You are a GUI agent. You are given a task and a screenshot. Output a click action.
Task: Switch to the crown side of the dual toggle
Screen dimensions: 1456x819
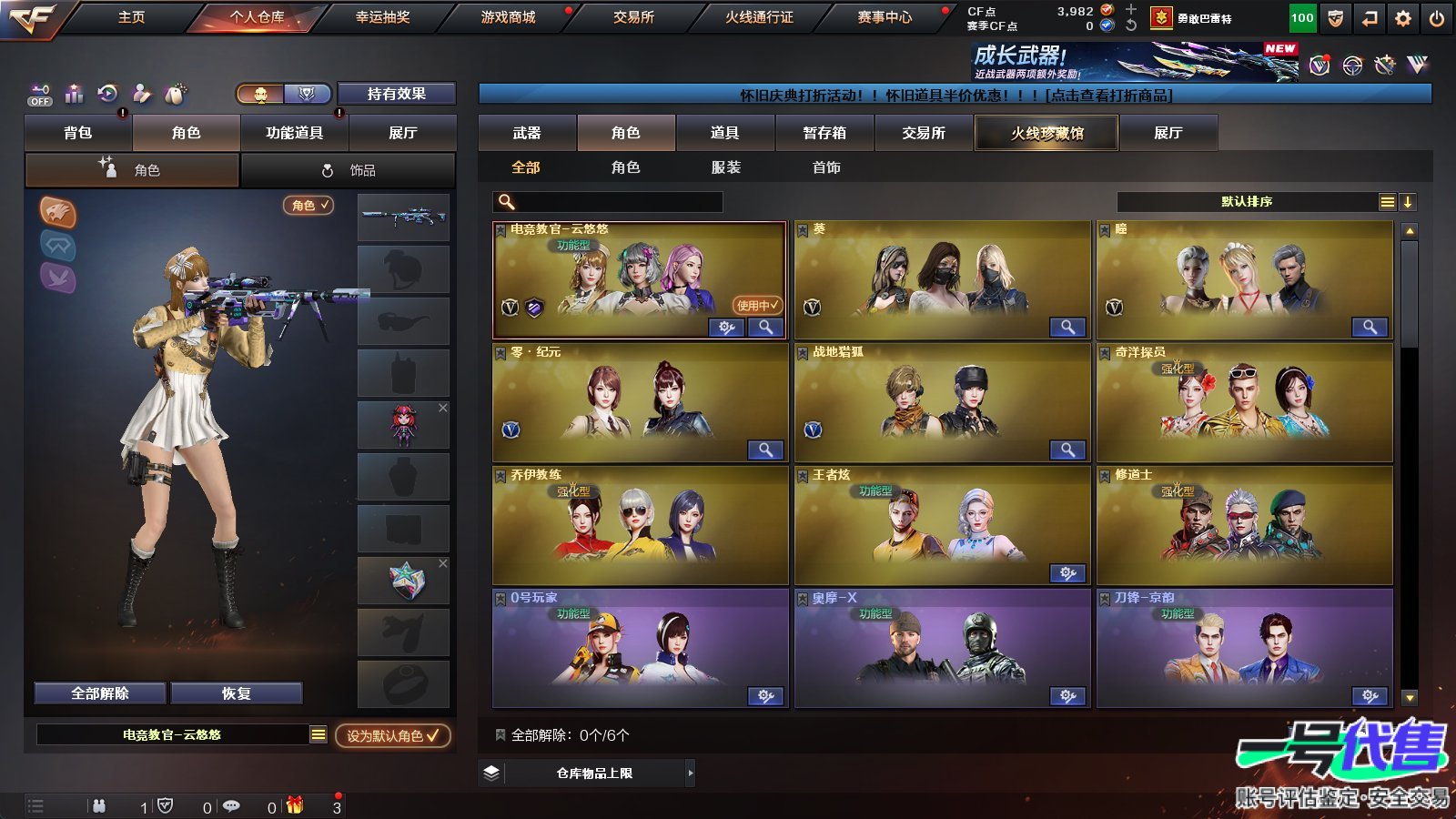tap(307, 94)
